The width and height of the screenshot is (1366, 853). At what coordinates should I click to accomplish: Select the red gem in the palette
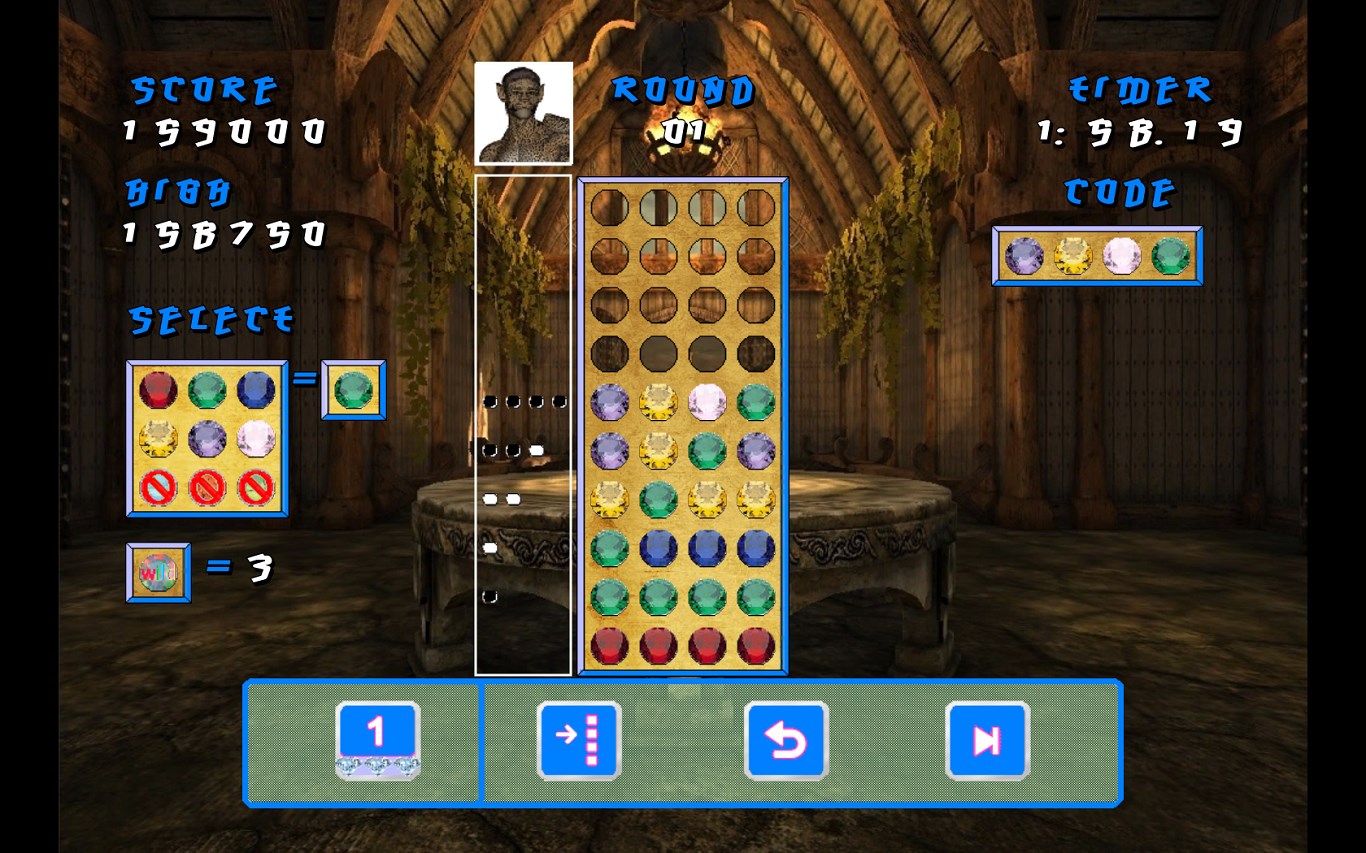click(158, 390)
